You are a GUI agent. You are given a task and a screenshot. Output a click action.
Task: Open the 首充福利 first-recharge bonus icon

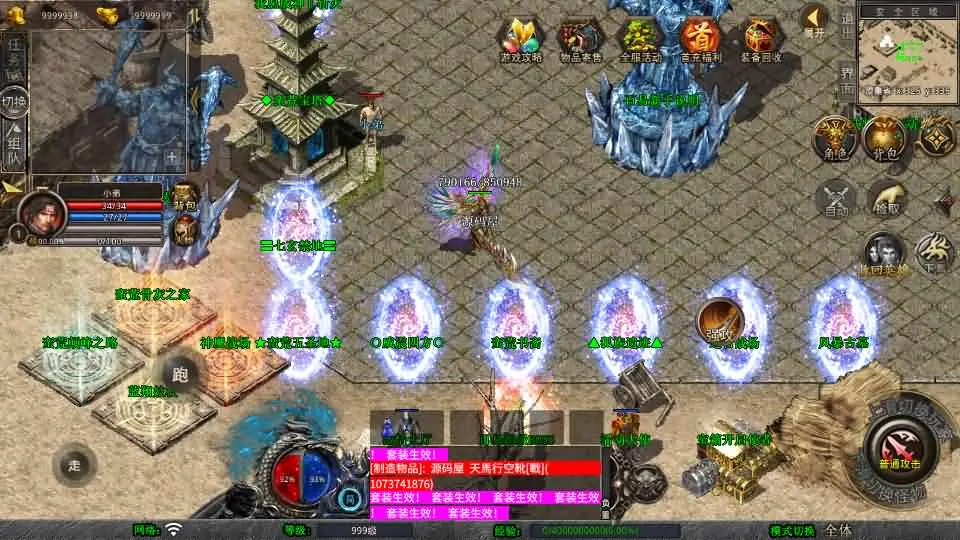click(700, 40)
